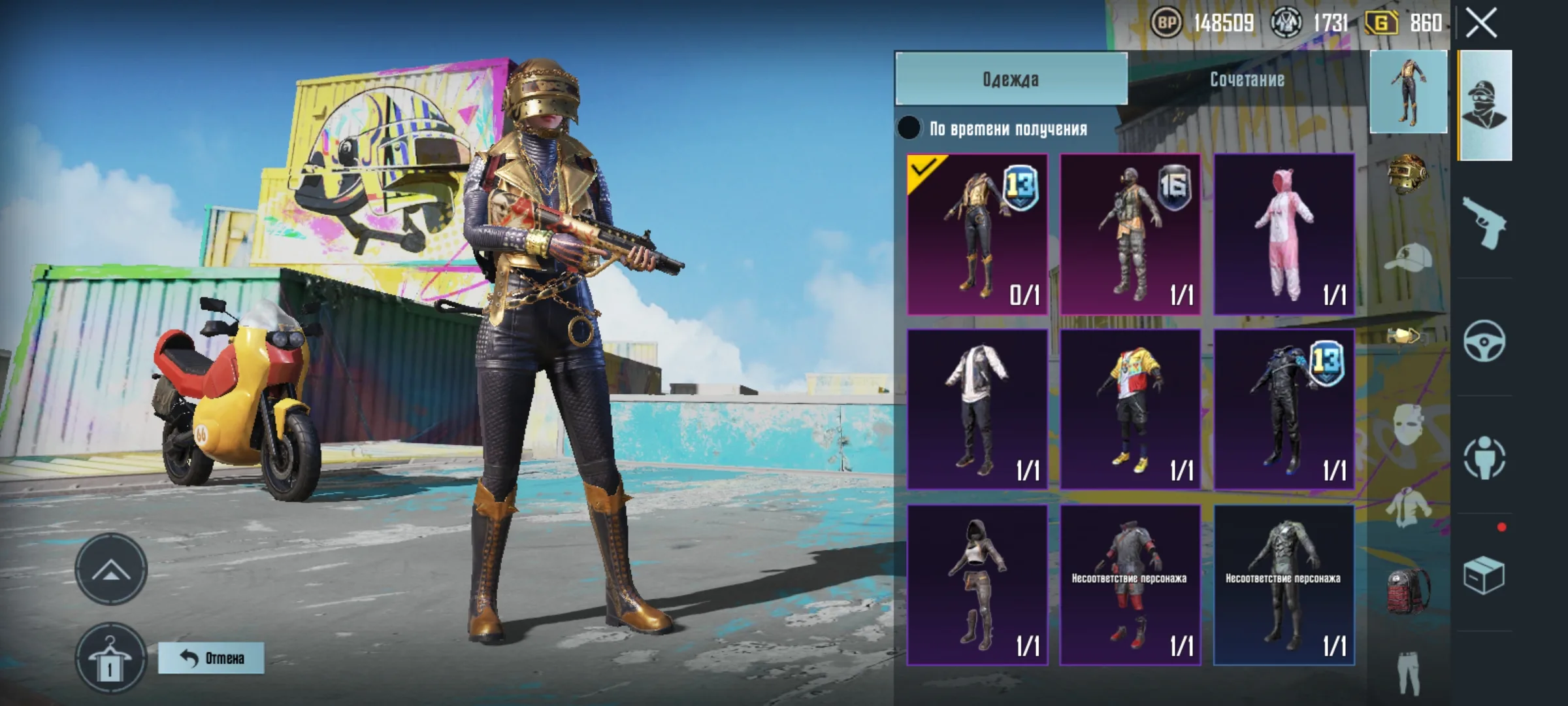Close the inventory screen with the X
The width and height of the screenshot is (1568, 706).
coord(1481,24)
